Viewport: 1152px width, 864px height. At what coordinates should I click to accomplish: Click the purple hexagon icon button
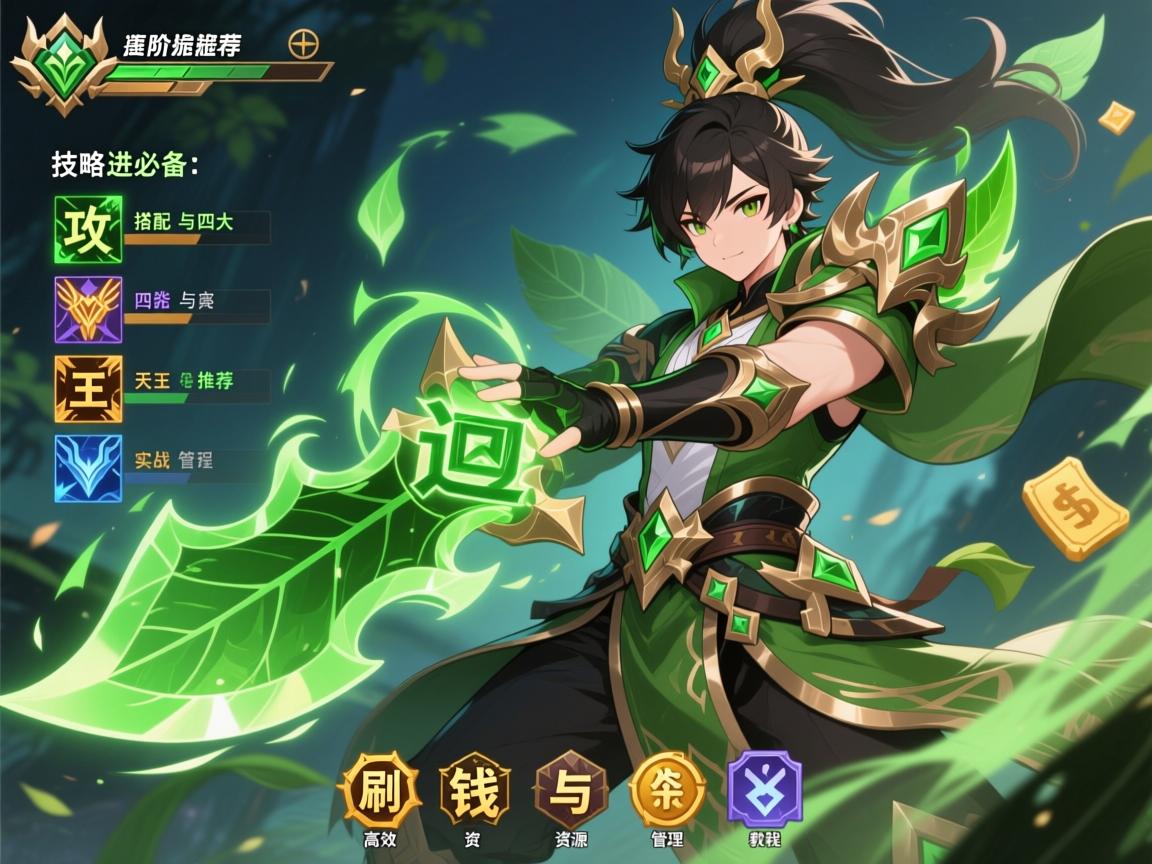tap(764, 790)
